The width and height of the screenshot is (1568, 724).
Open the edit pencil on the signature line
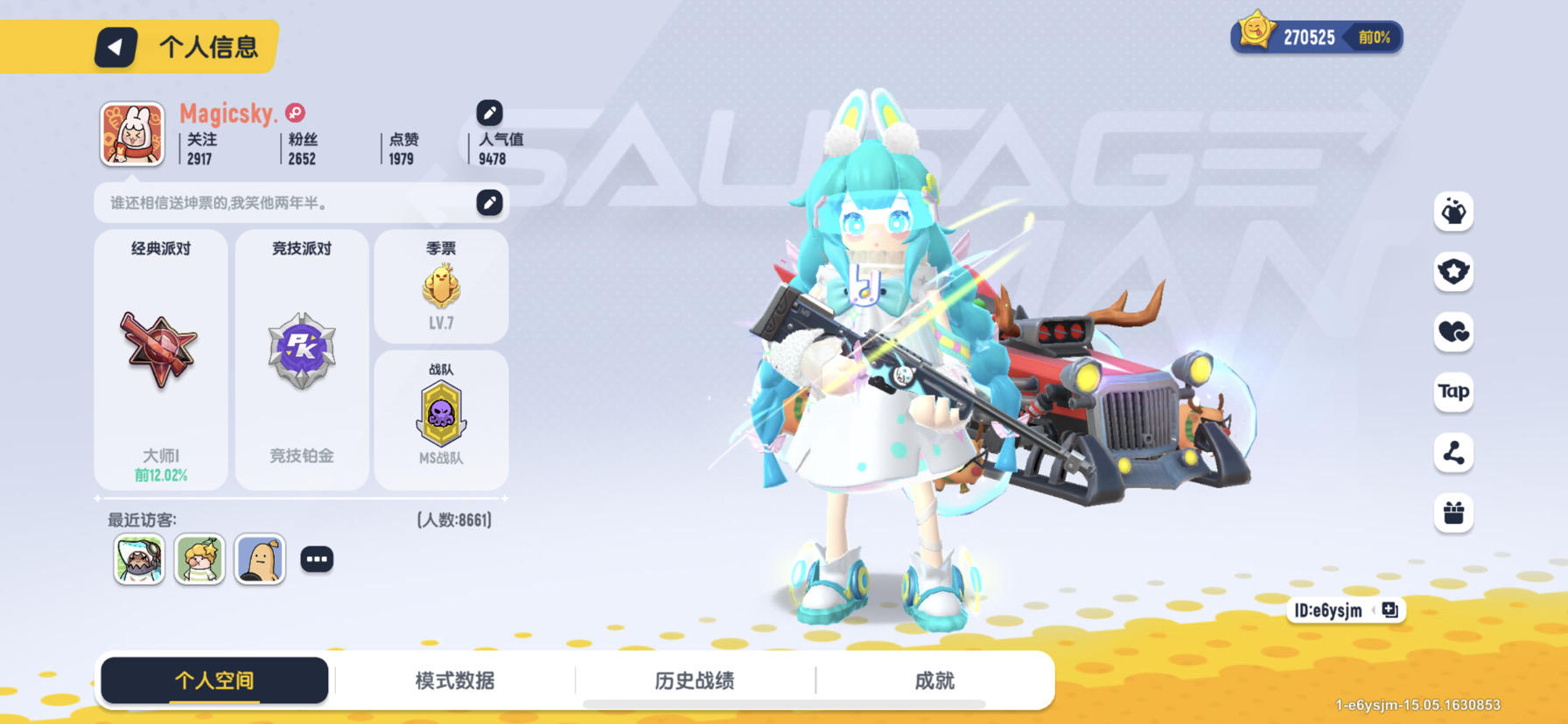click(489, 201)
